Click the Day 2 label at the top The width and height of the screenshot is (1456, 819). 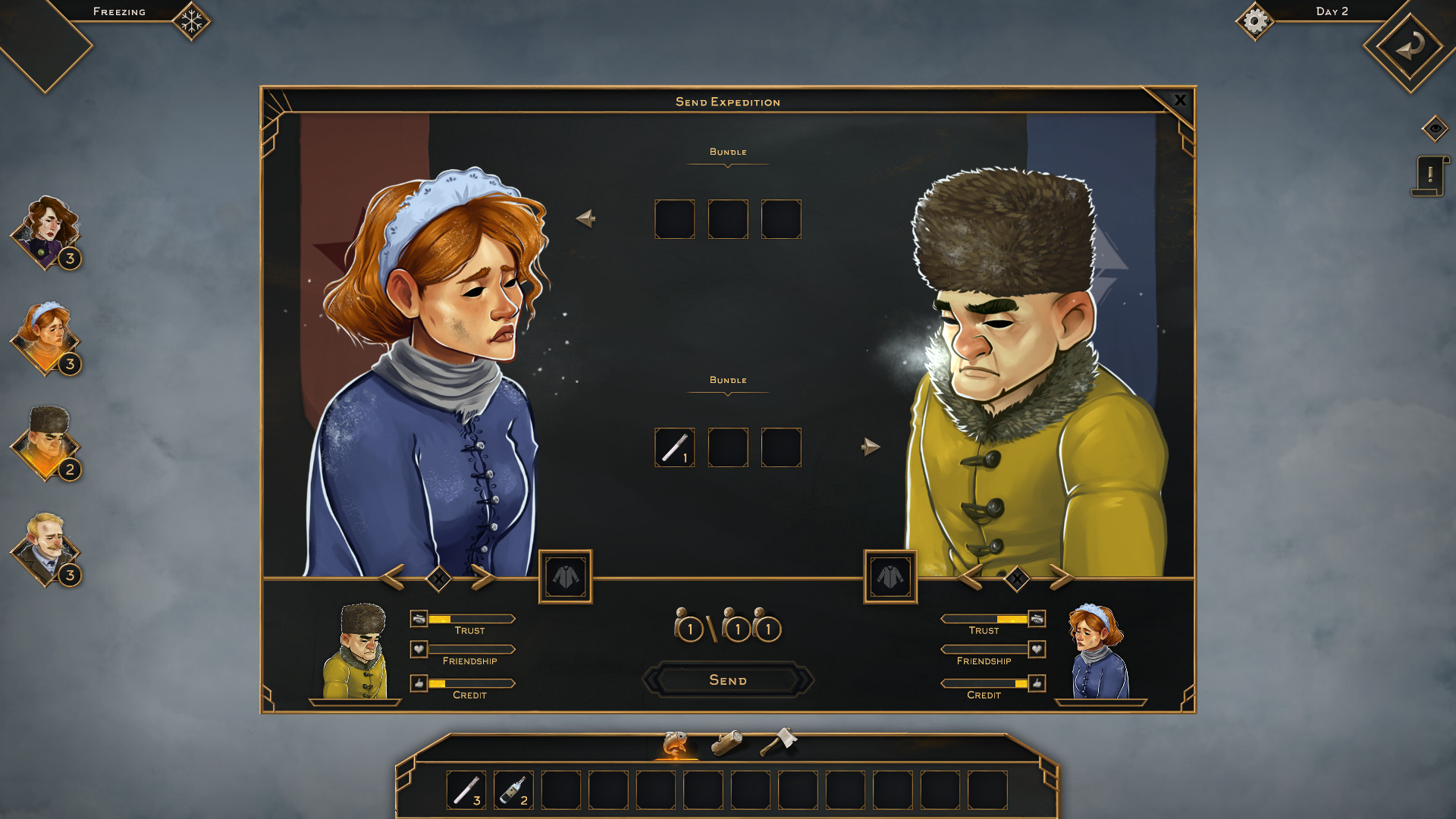click(x=1332, y=12)
